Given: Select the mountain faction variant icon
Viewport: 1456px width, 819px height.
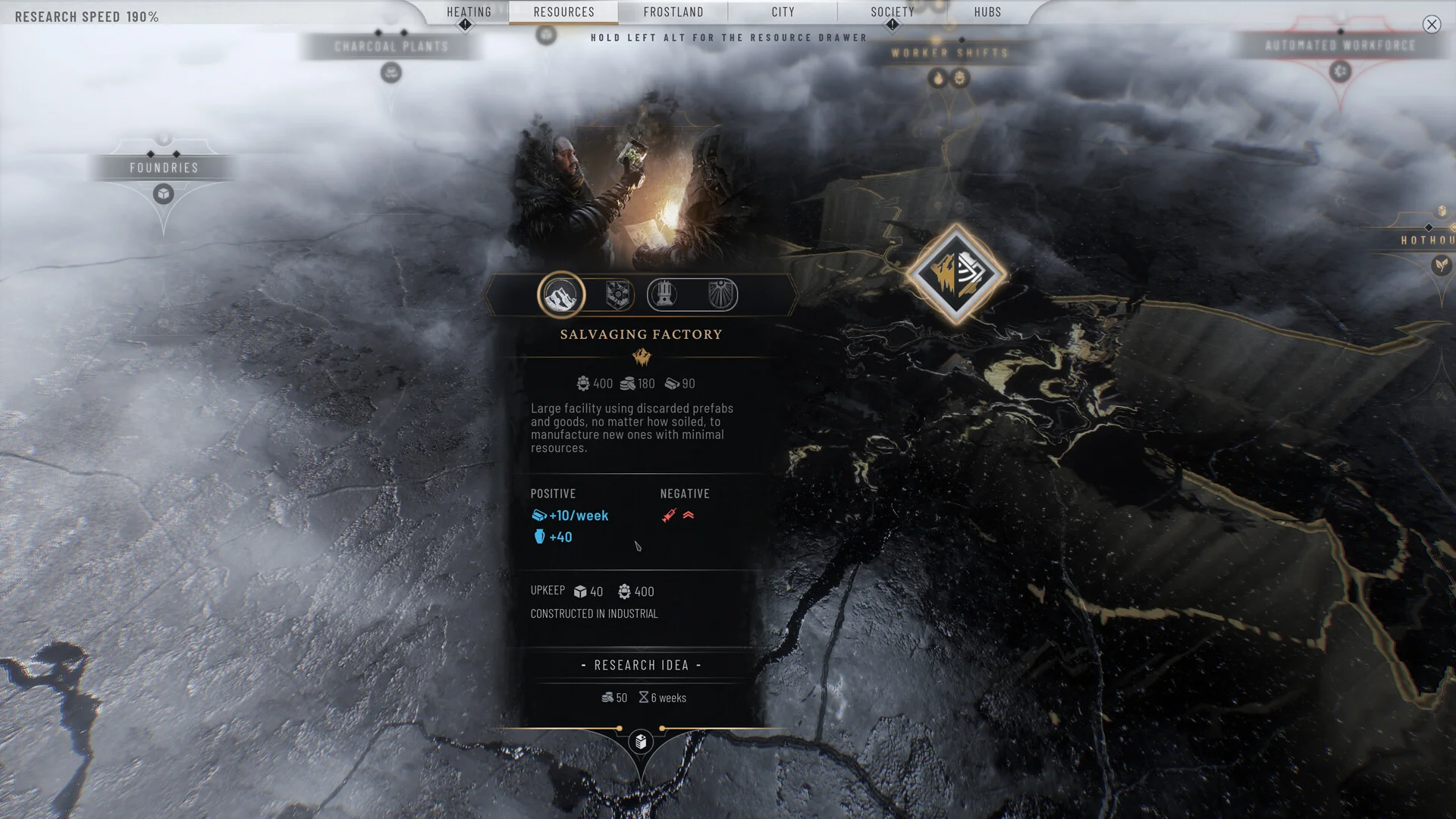Looking at the screenshot, I should point(561,295).
